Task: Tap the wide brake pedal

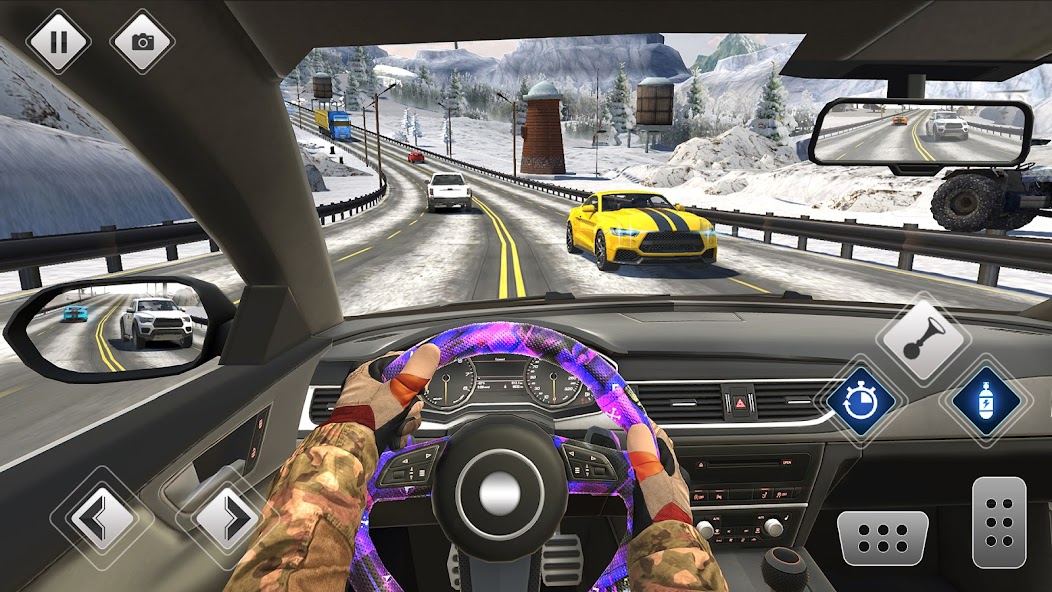Action: tap(882, 537)
